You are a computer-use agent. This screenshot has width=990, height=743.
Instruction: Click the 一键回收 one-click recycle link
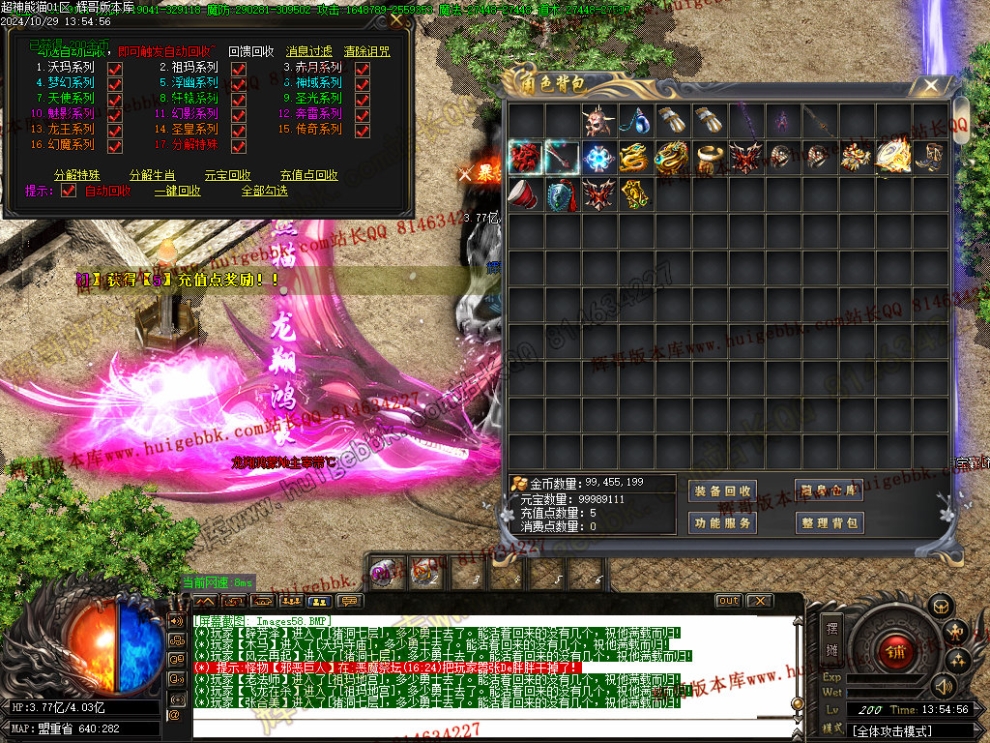coord(177,191)
